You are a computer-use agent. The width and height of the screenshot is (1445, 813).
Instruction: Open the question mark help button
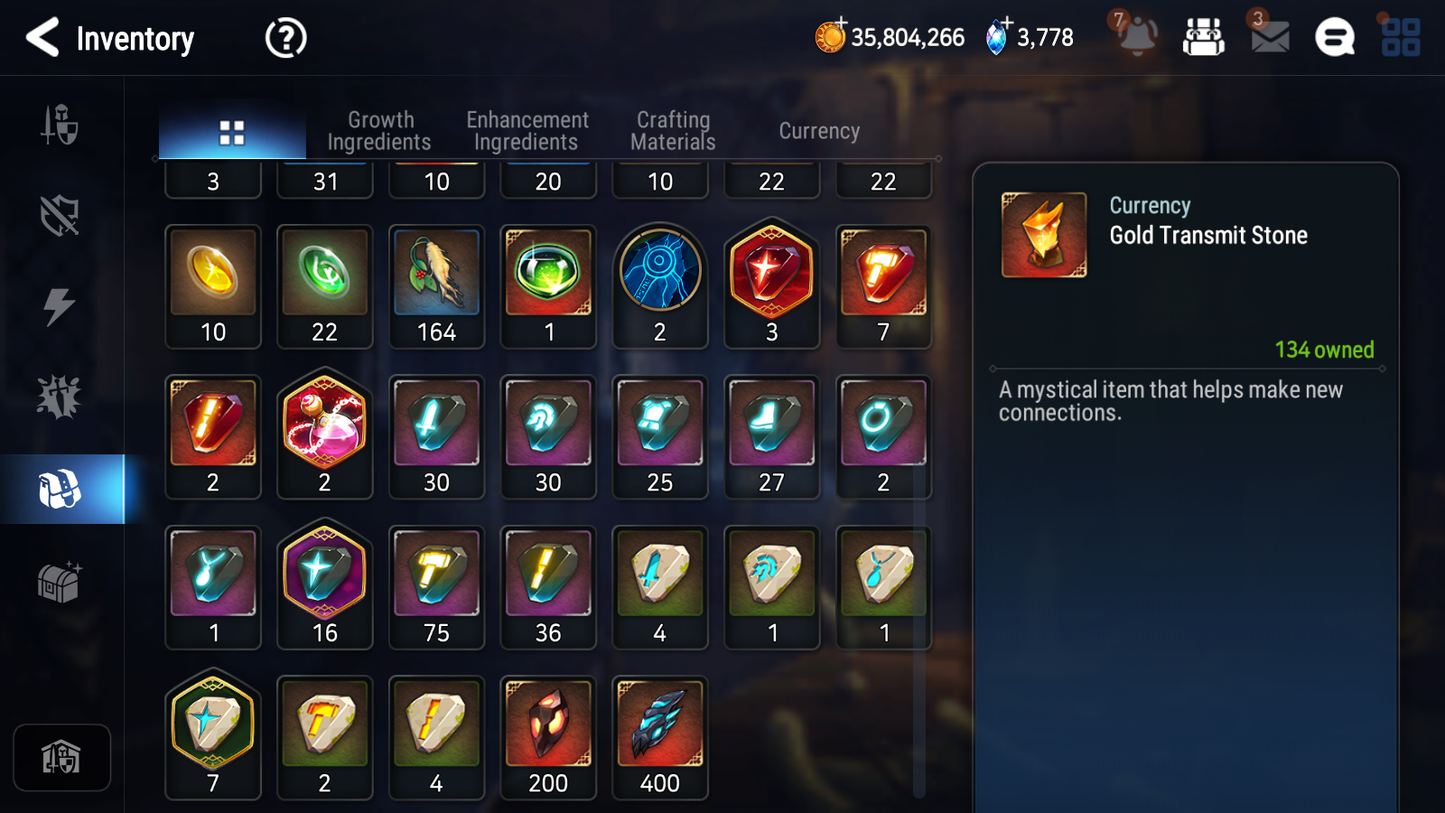(285, 39)
